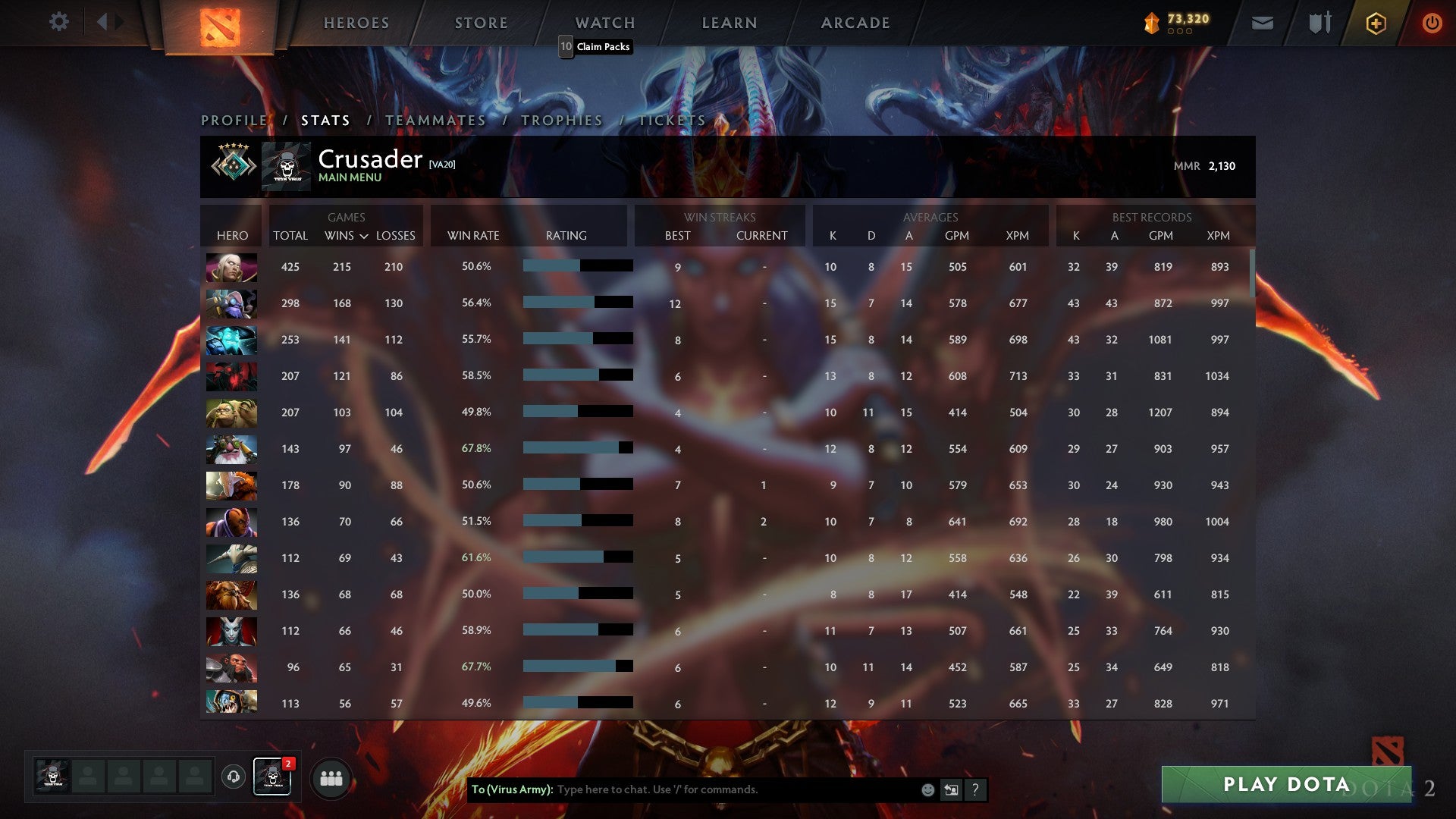Open the emoji picker in the chat bar
The image size is (1456, 819).
click(x=927, y=789)
